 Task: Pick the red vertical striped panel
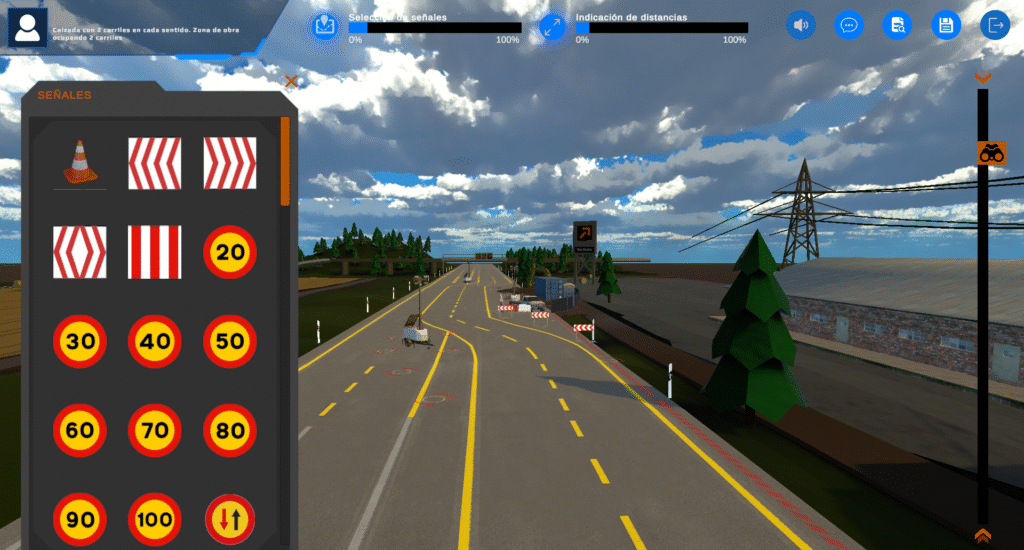click(x=155, y=252)
